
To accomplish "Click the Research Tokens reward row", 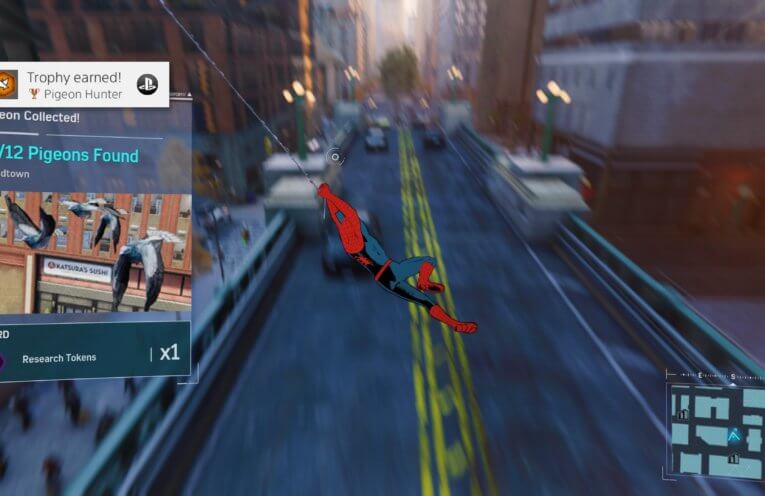I will (95, 354).
